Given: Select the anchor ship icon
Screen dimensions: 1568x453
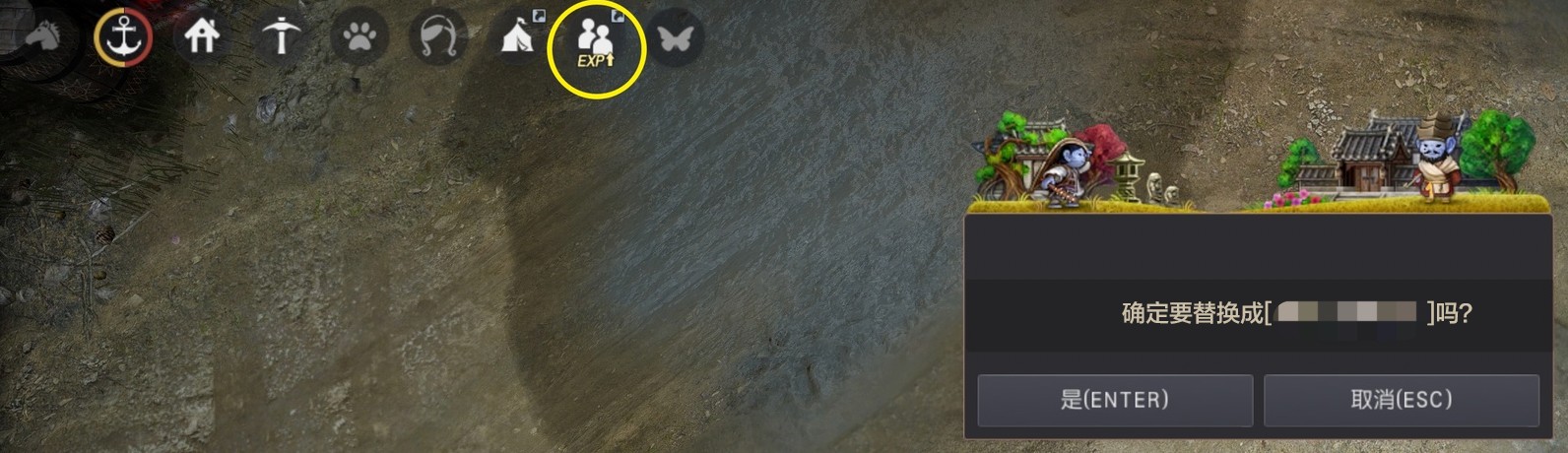Looking at the screenshot, I should coord(123,38).
